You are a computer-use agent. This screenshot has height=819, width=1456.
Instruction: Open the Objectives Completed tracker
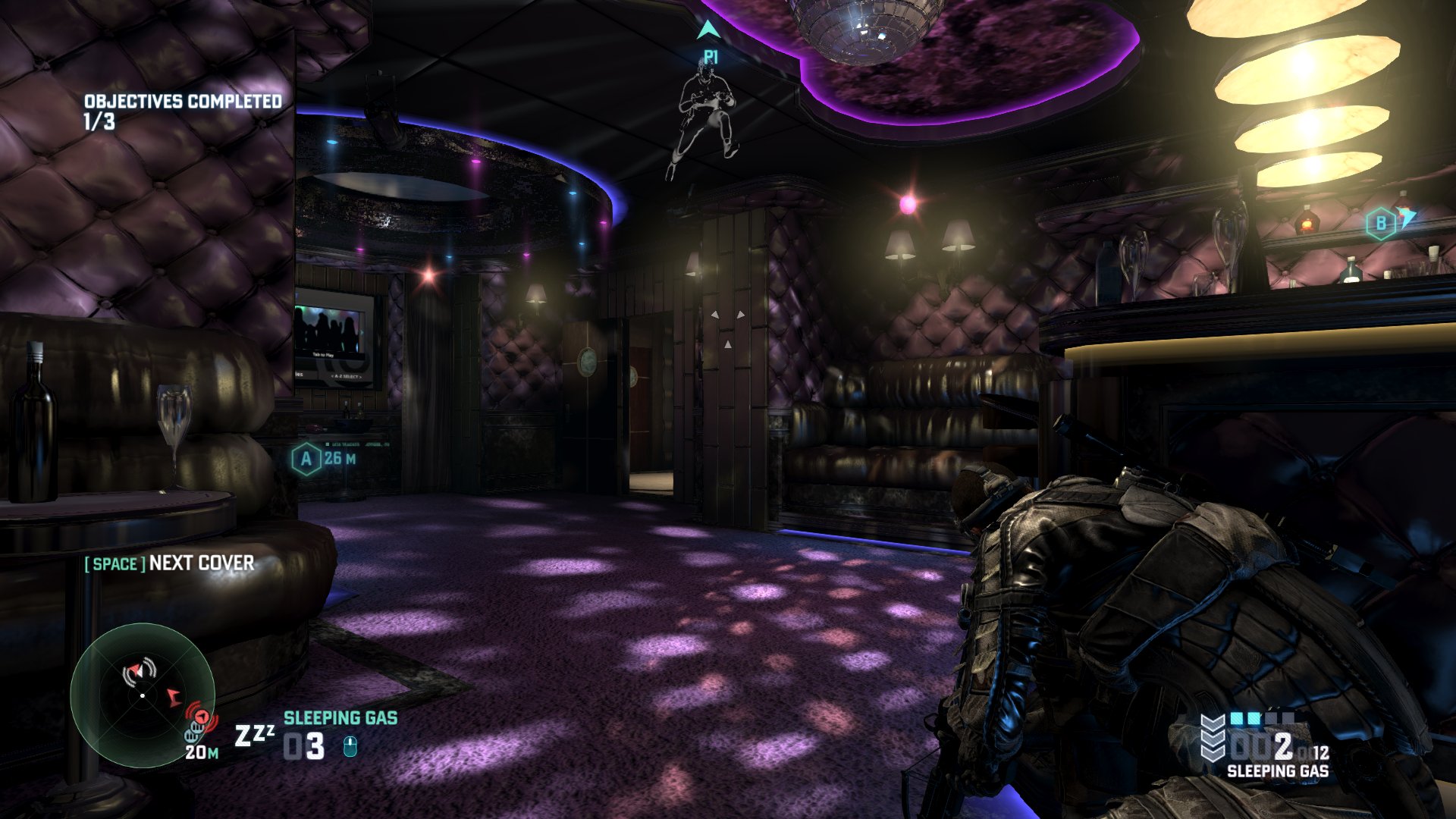(x=182, y=111)
